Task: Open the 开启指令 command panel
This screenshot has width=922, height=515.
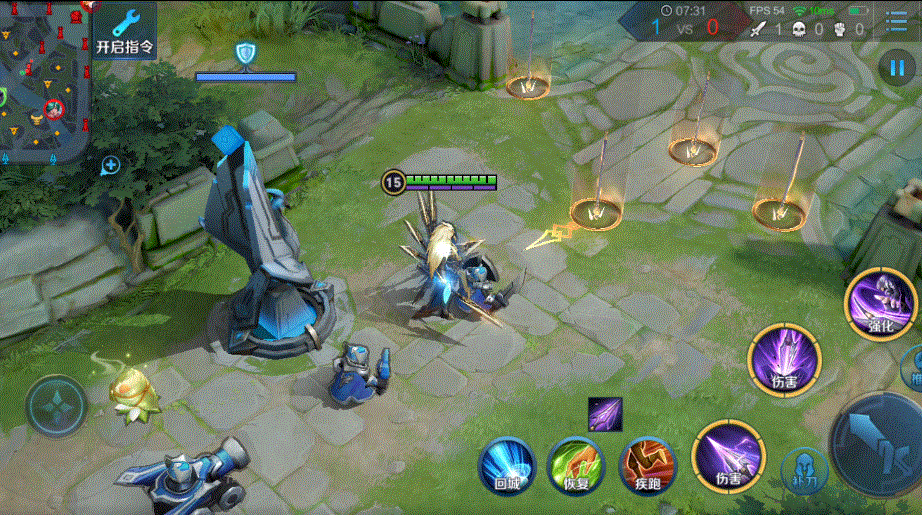Action: pos(125,30)
